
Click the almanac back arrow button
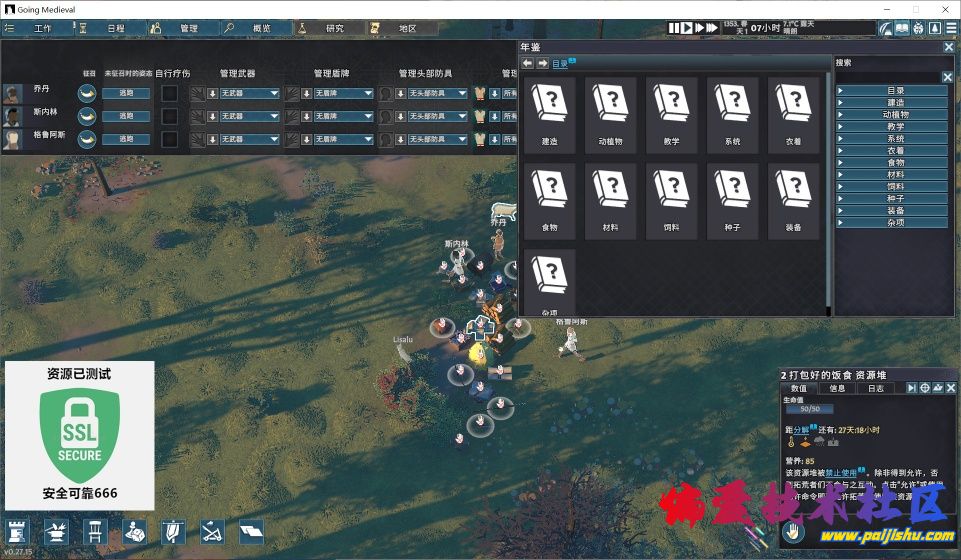point(528,64)
